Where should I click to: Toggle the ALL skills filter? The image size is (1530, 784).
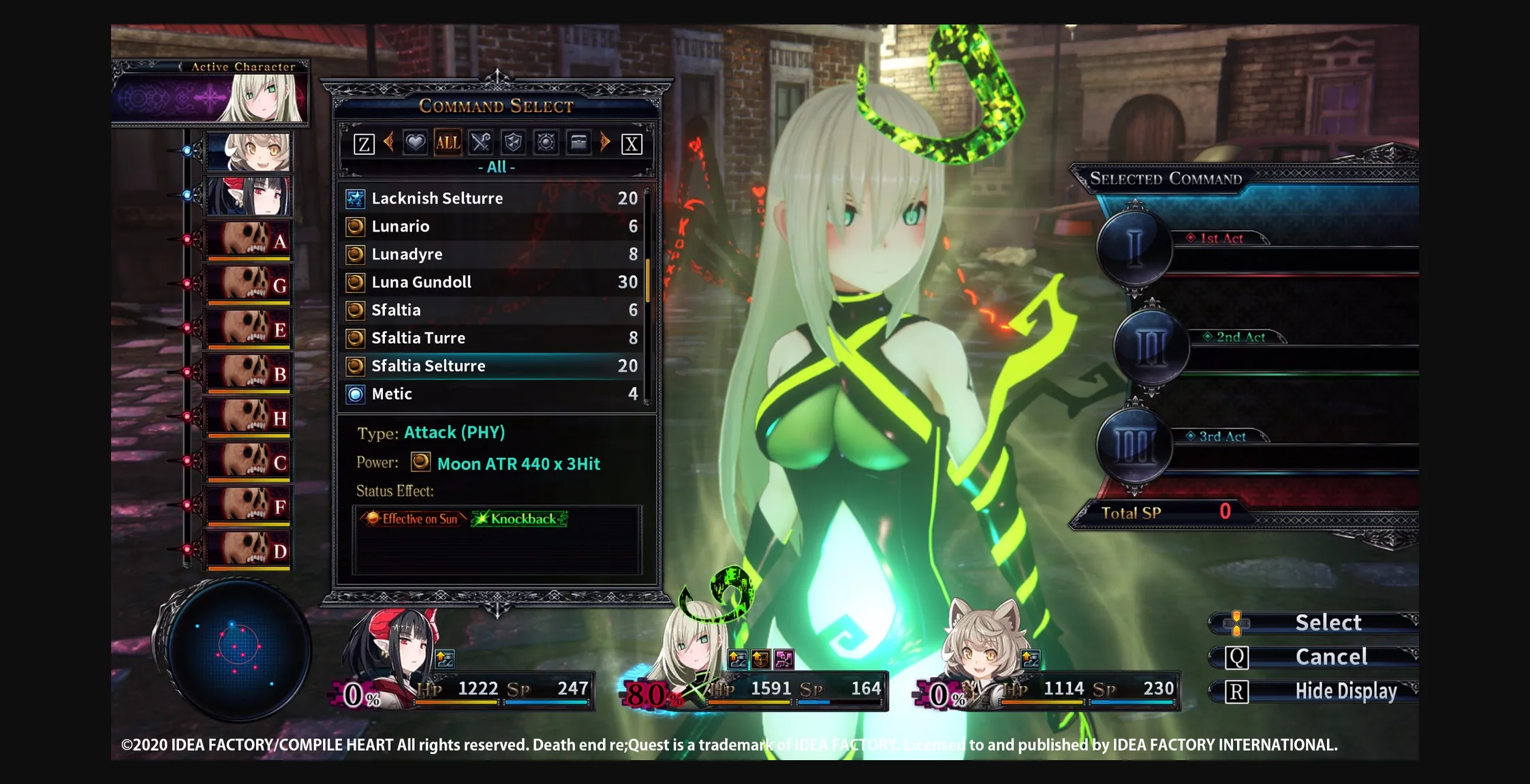[x=447, y=142]
